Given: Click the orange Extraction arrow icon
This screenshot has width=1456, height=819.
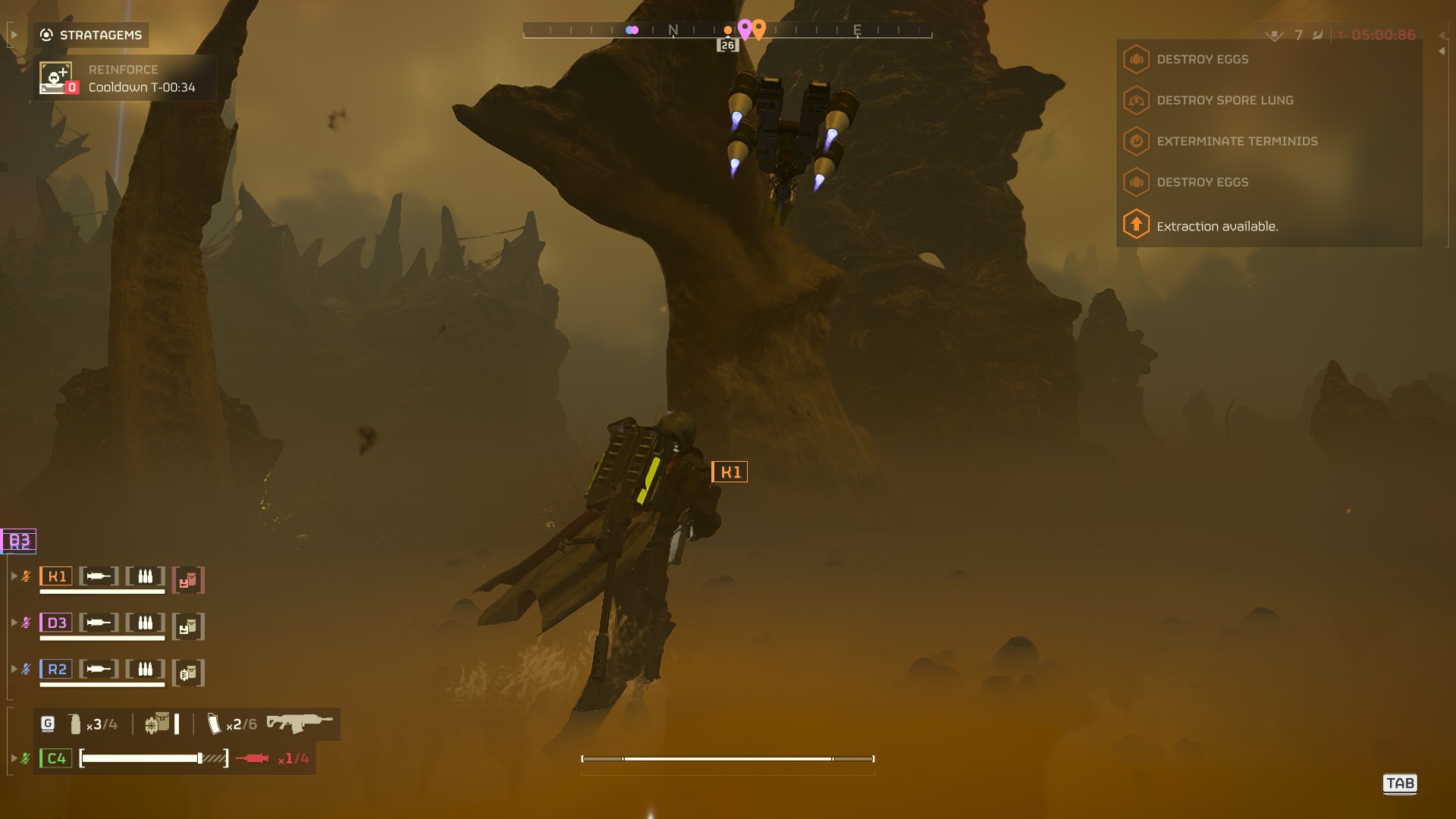Looking at the screenshot, I should pyautogui.click(x=1135, y=224).
